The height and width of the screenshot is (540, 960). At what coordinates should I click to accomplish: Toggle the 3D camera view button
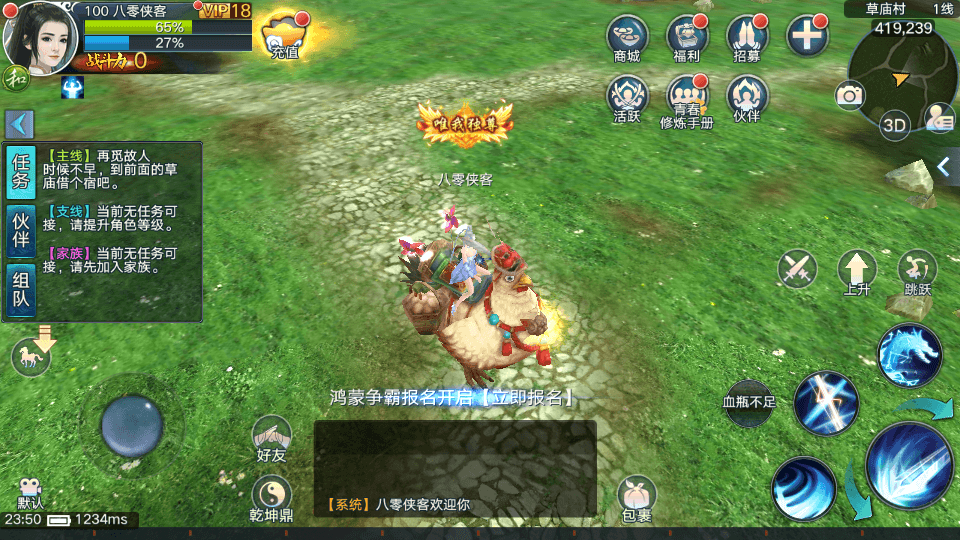(x=893, y=125)
